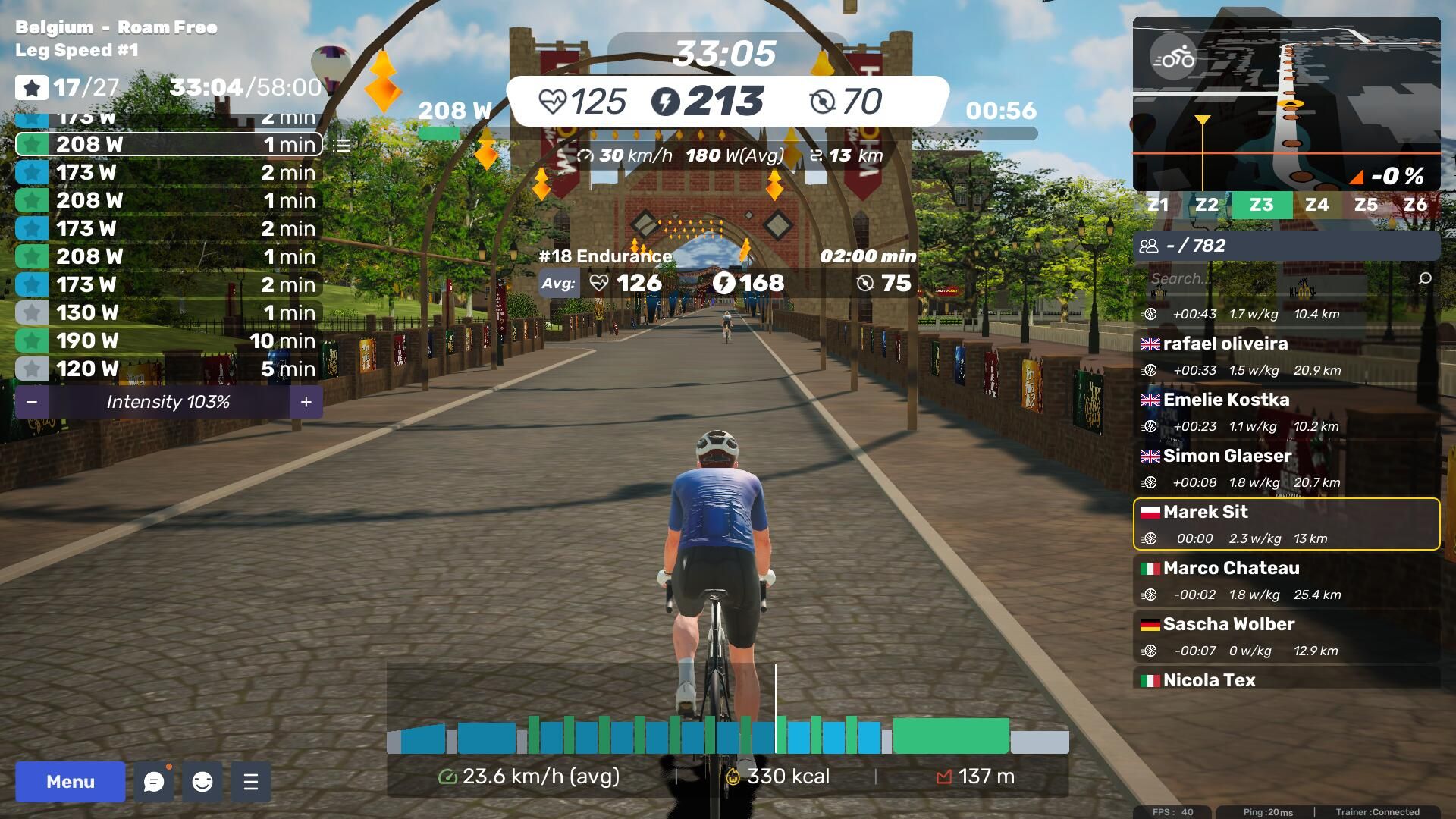This screenshot has width=1456, height=819.
Task: Toggle the workout list icon beside 208 W
Action: coord(342,145)
